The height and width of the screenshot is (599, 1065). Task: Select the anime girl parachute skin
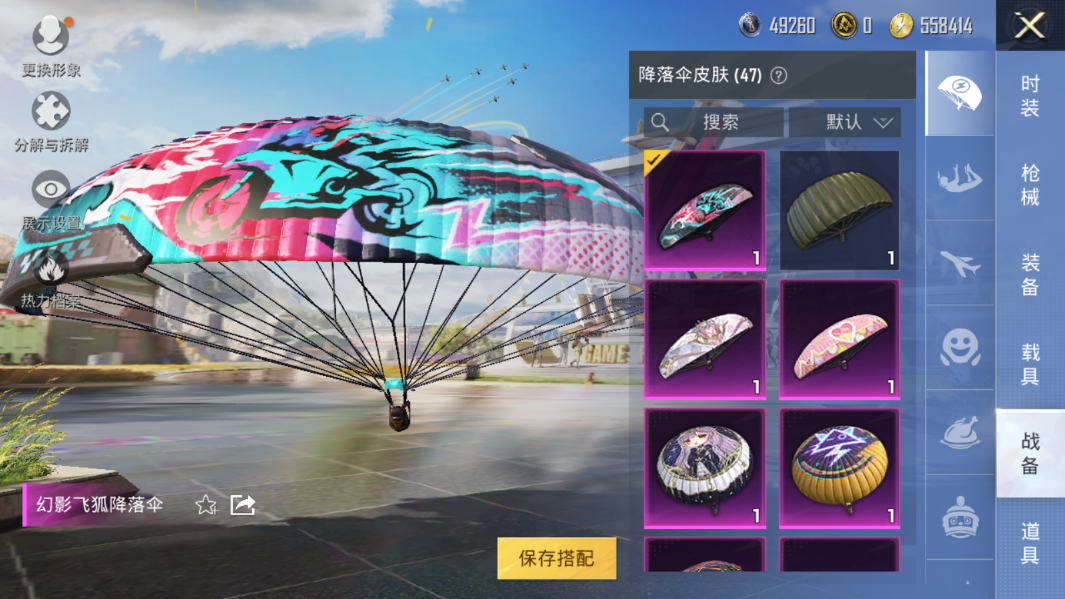coord(705,468)
